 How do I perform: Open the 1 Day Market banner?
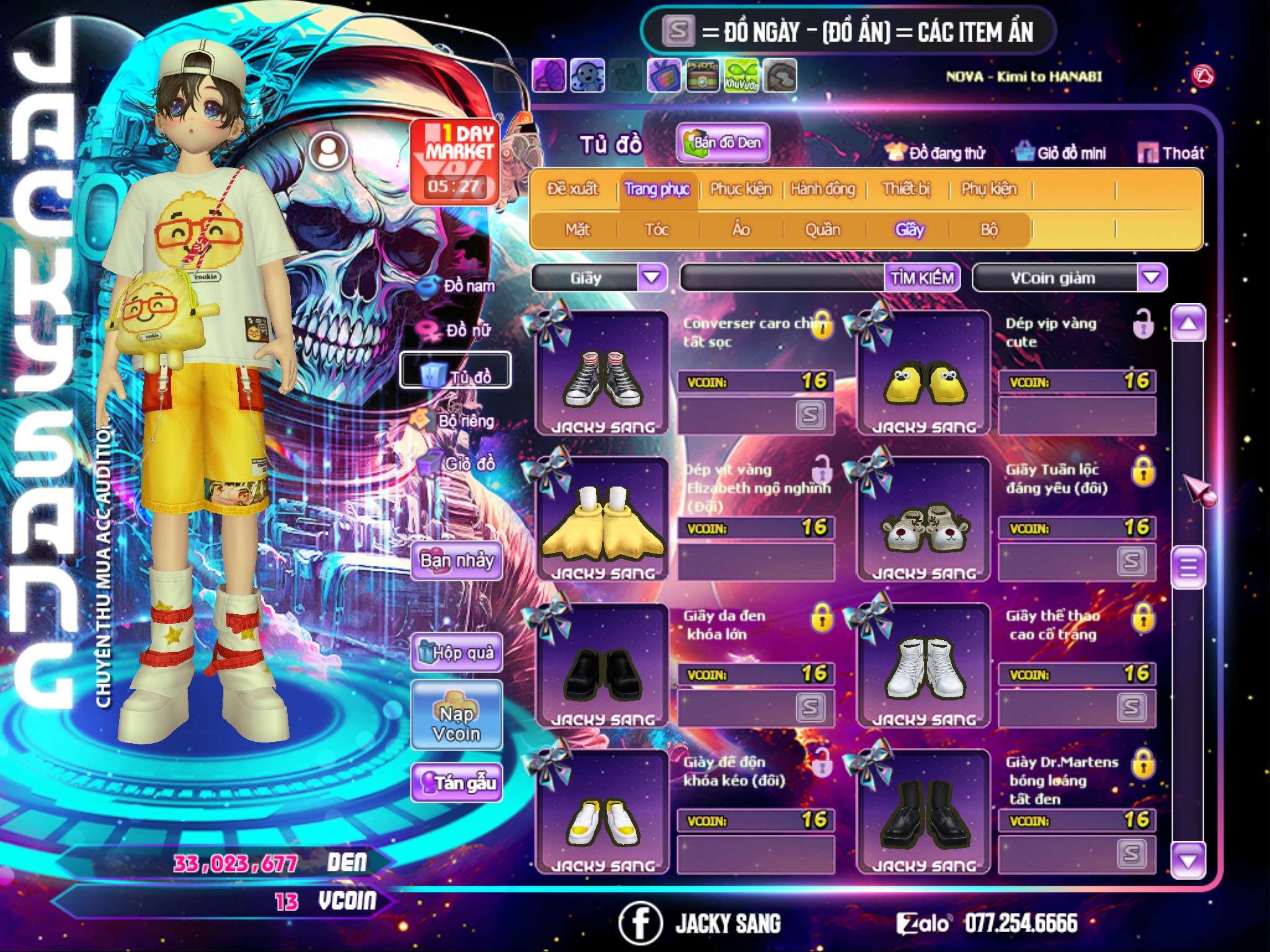click(x=455, y=161)
